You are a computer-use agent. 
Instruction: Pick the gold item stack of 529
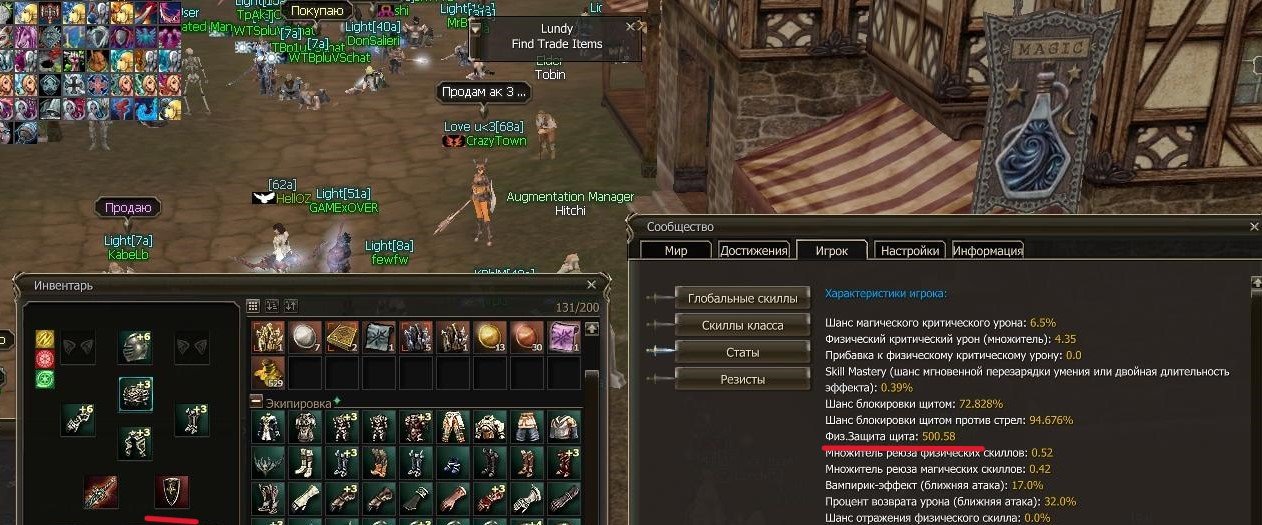coord(266,373)
